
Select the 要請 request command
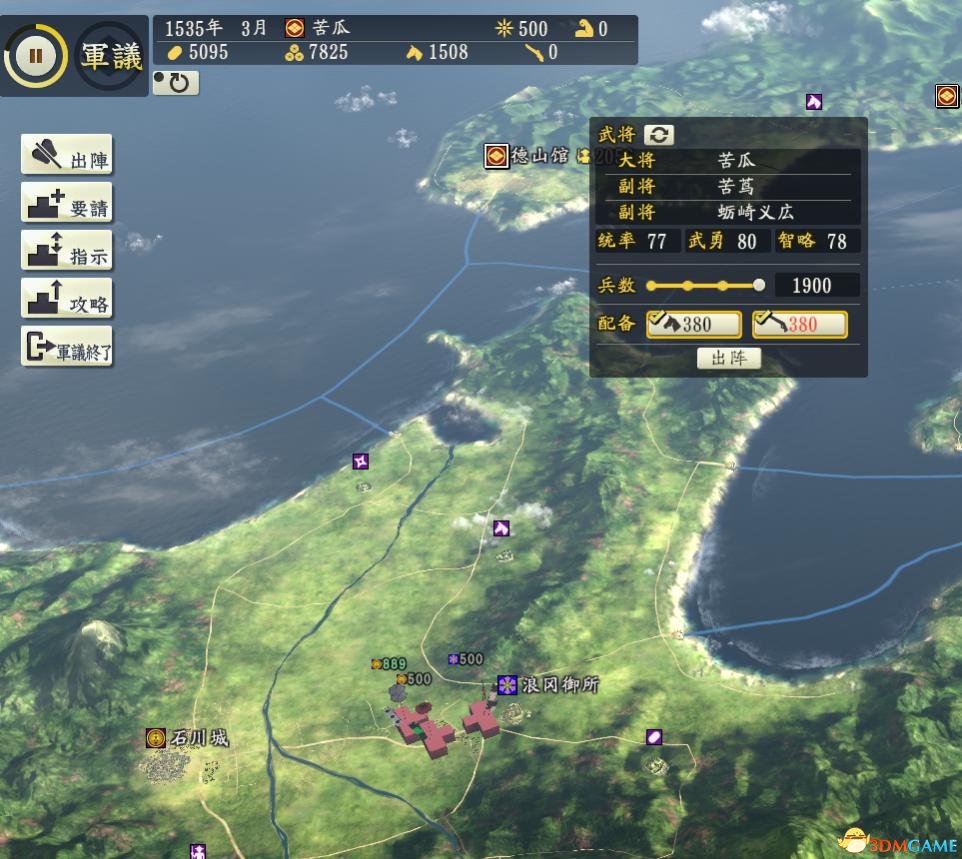click(x=67, y=205)
